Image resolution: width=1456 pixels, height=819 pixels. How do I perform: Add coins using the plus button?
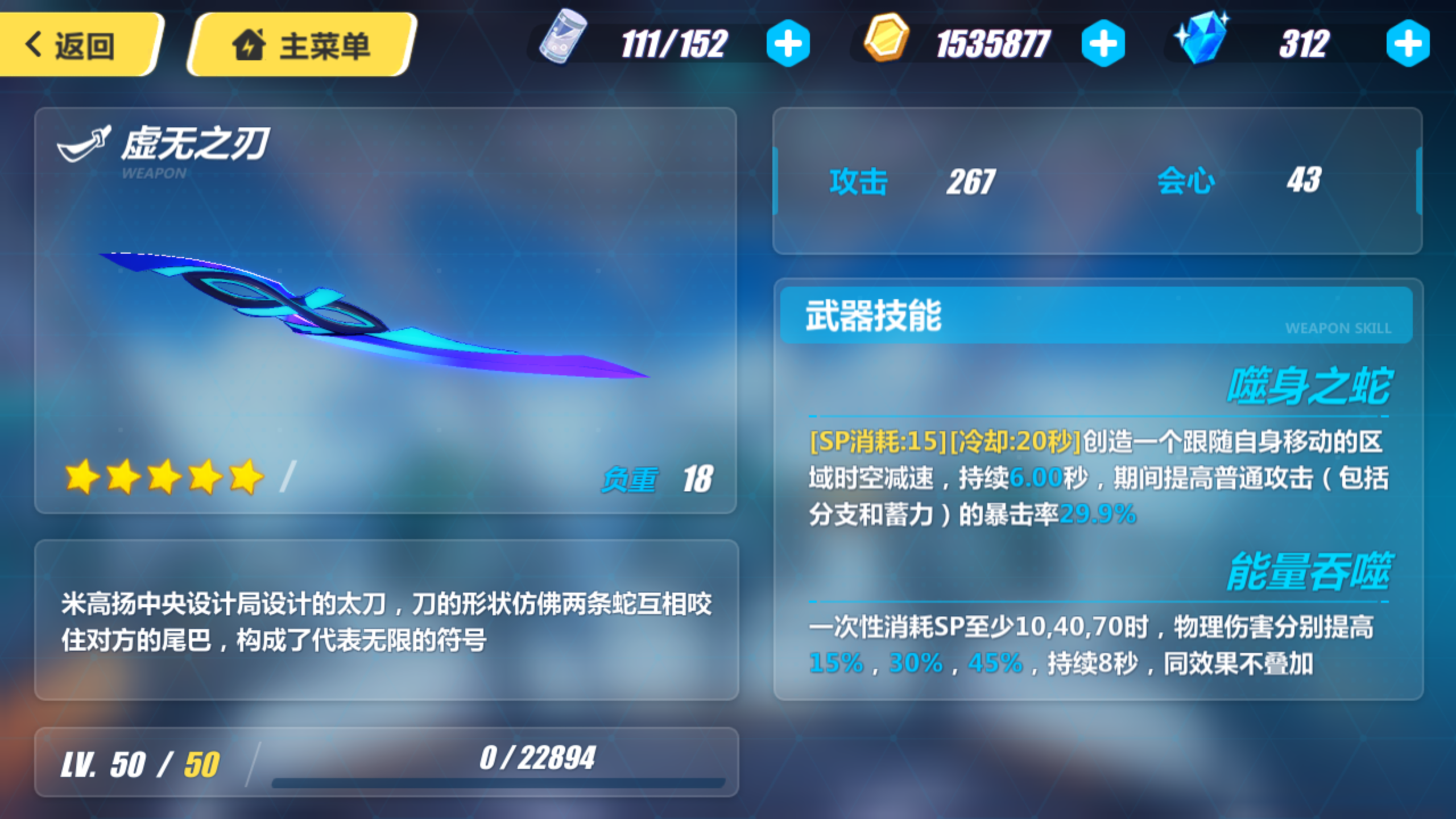click(1104, 44)
